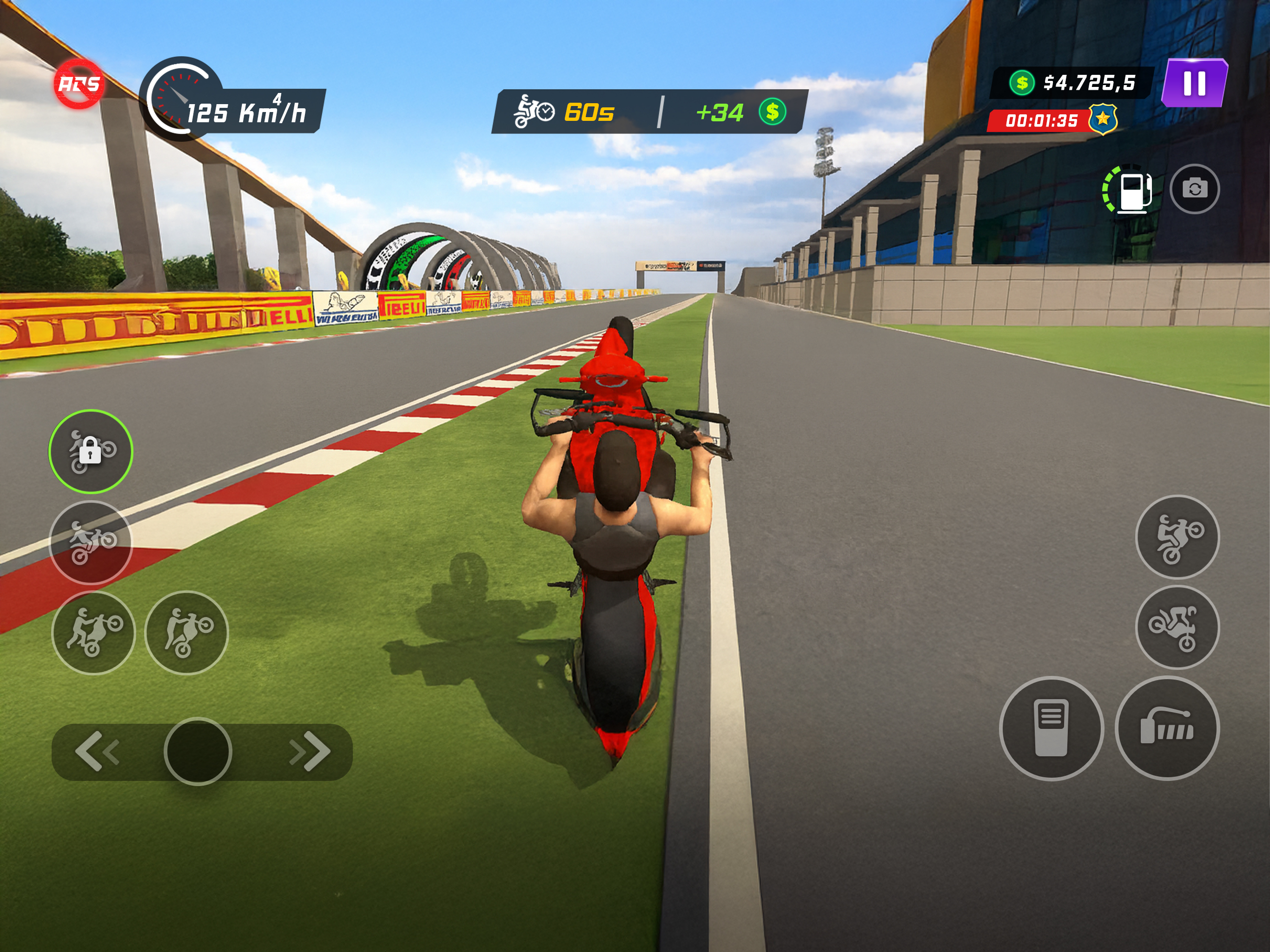
Task: Click the round steering slider knob
Action: 198,751
